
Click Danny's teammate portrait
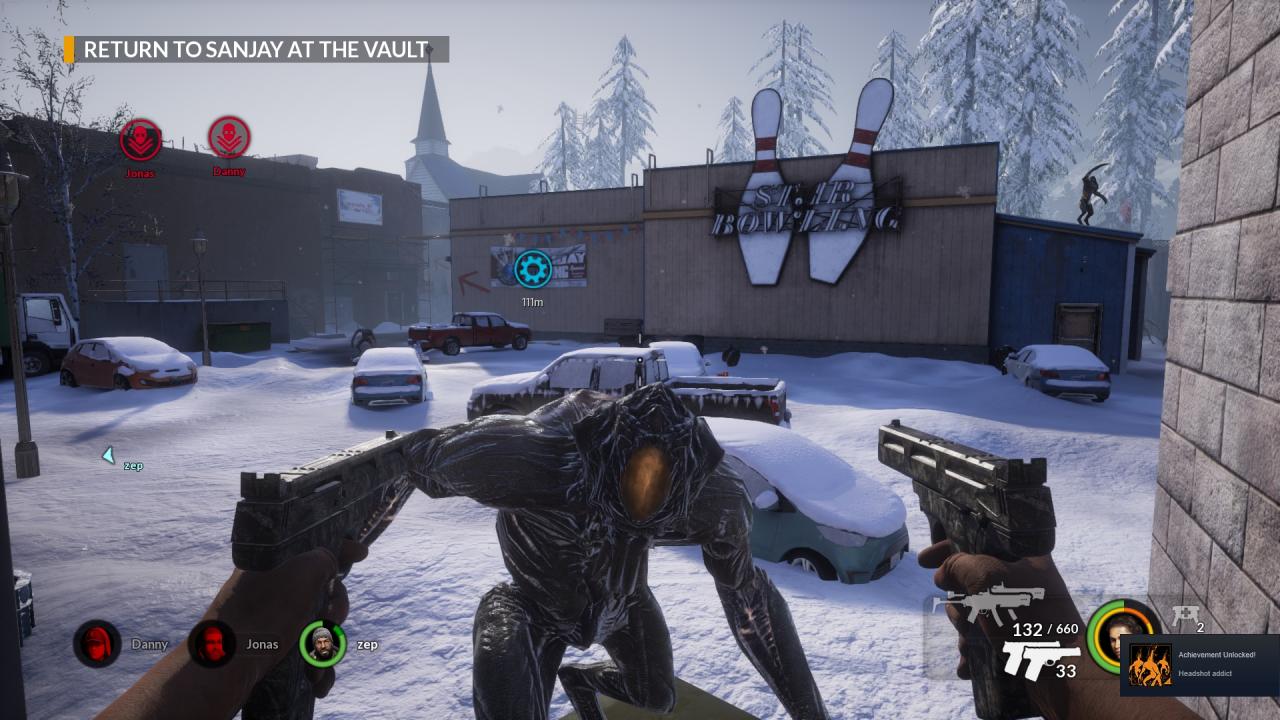[97, 644]
